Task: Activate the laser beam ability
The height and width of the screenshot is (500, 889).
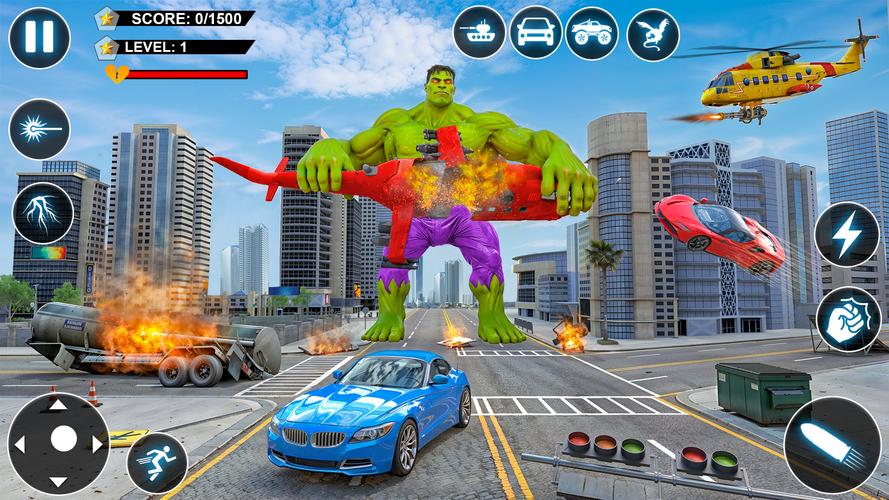Action: pos(39,130)
